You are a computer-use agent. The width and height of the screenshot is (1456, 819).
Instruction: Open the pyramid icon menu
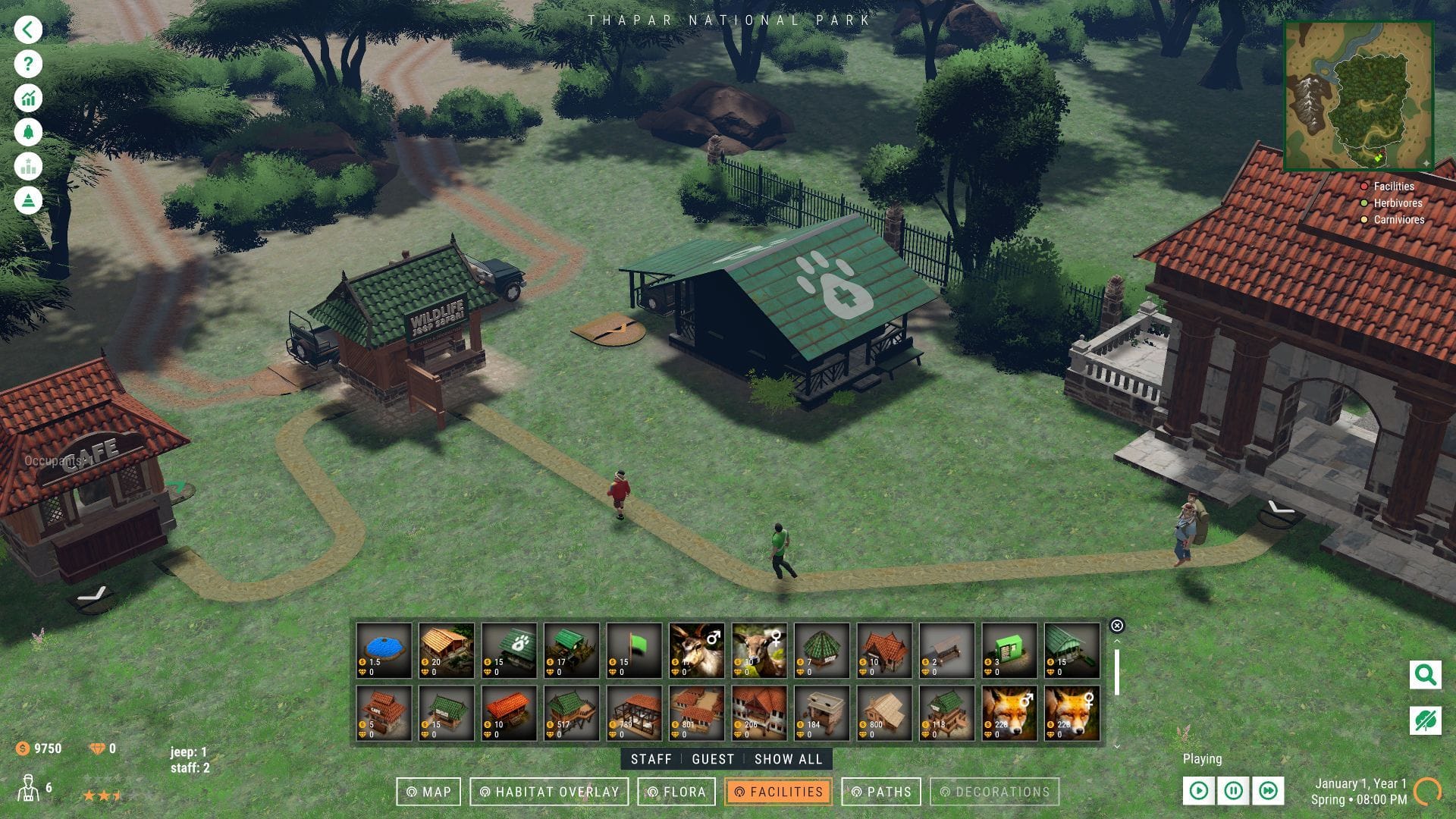point(28,201)
